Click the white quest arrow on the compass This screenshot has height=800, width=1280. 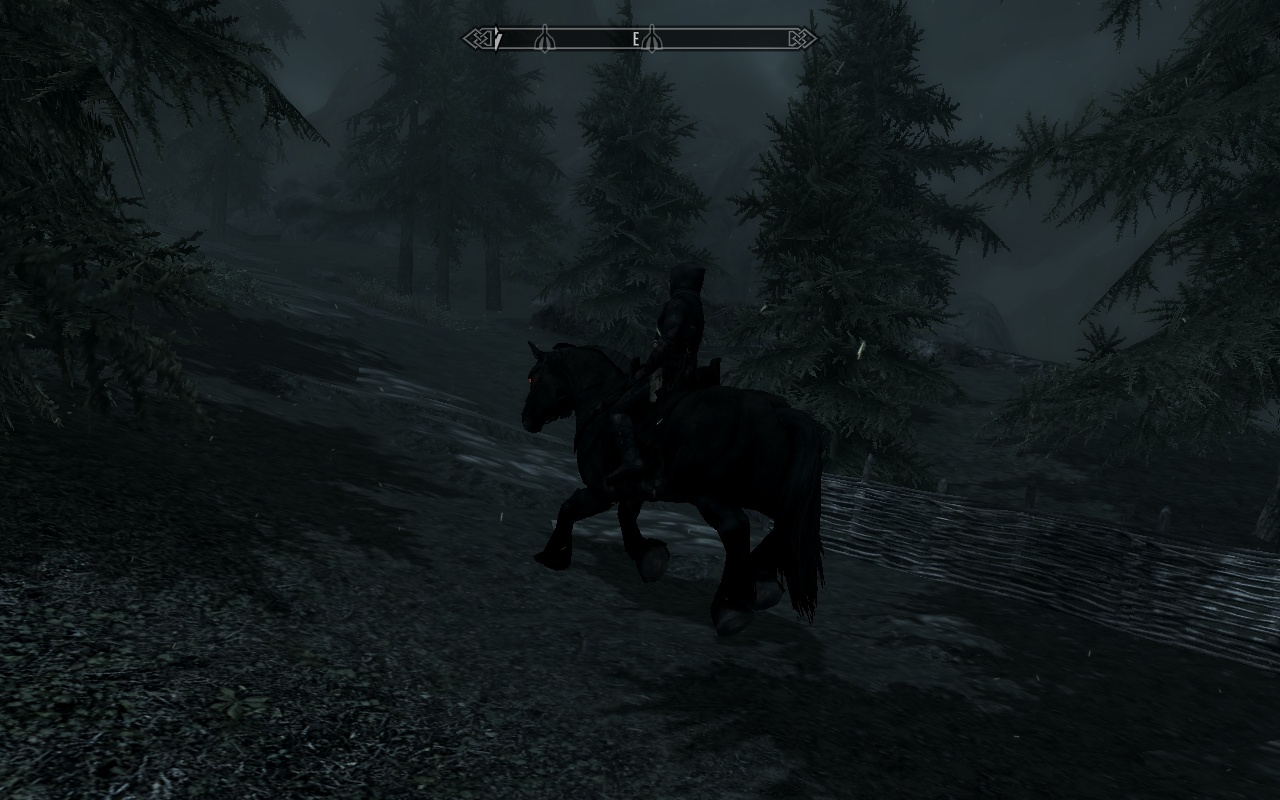496,41
